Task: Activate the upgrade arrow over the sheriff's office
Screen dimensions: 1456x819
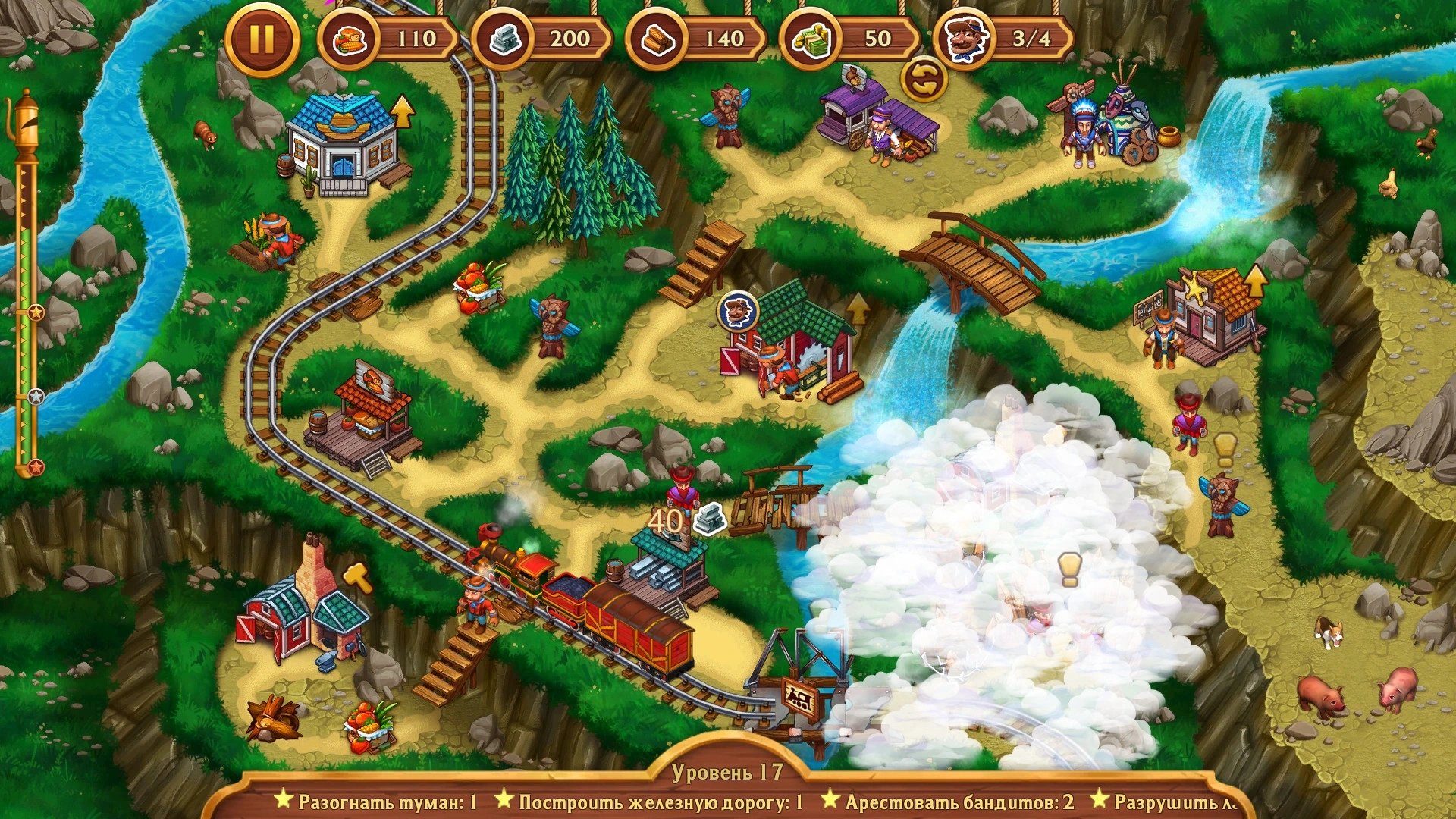Action: [x=1256, y=280]
